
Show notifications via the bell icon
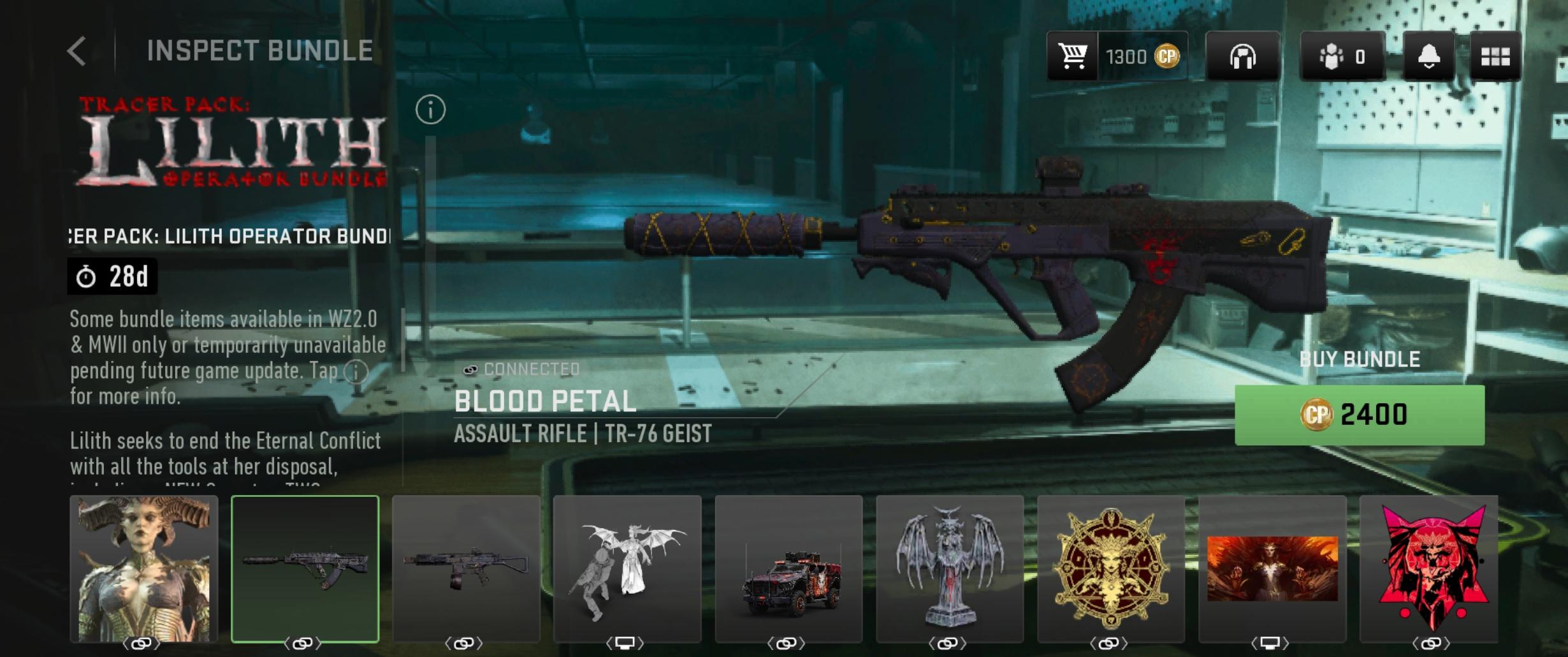(x=1428, y=57)
